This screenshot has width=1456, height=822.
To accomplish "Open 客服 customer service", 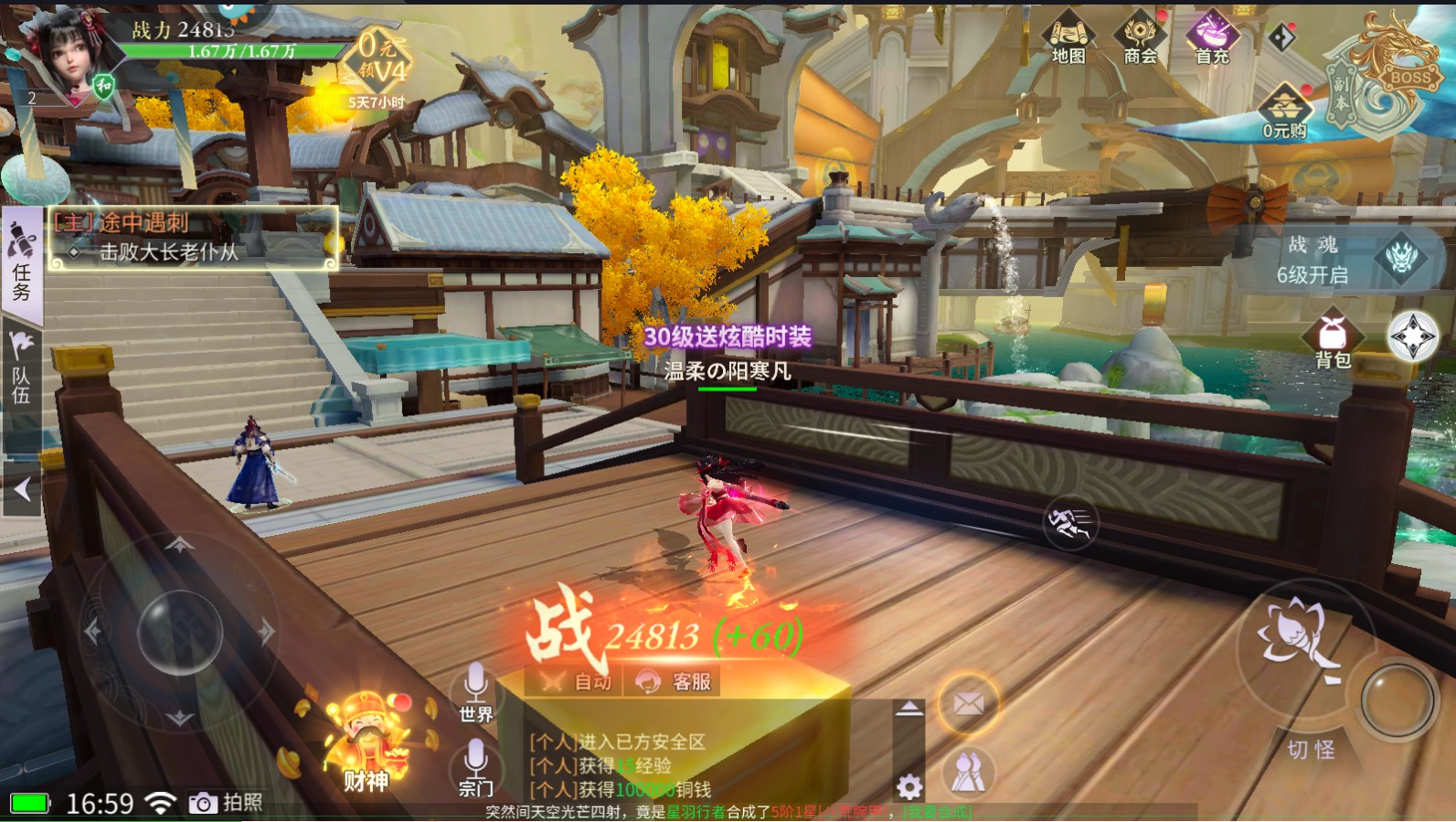I will pos(675,681).
